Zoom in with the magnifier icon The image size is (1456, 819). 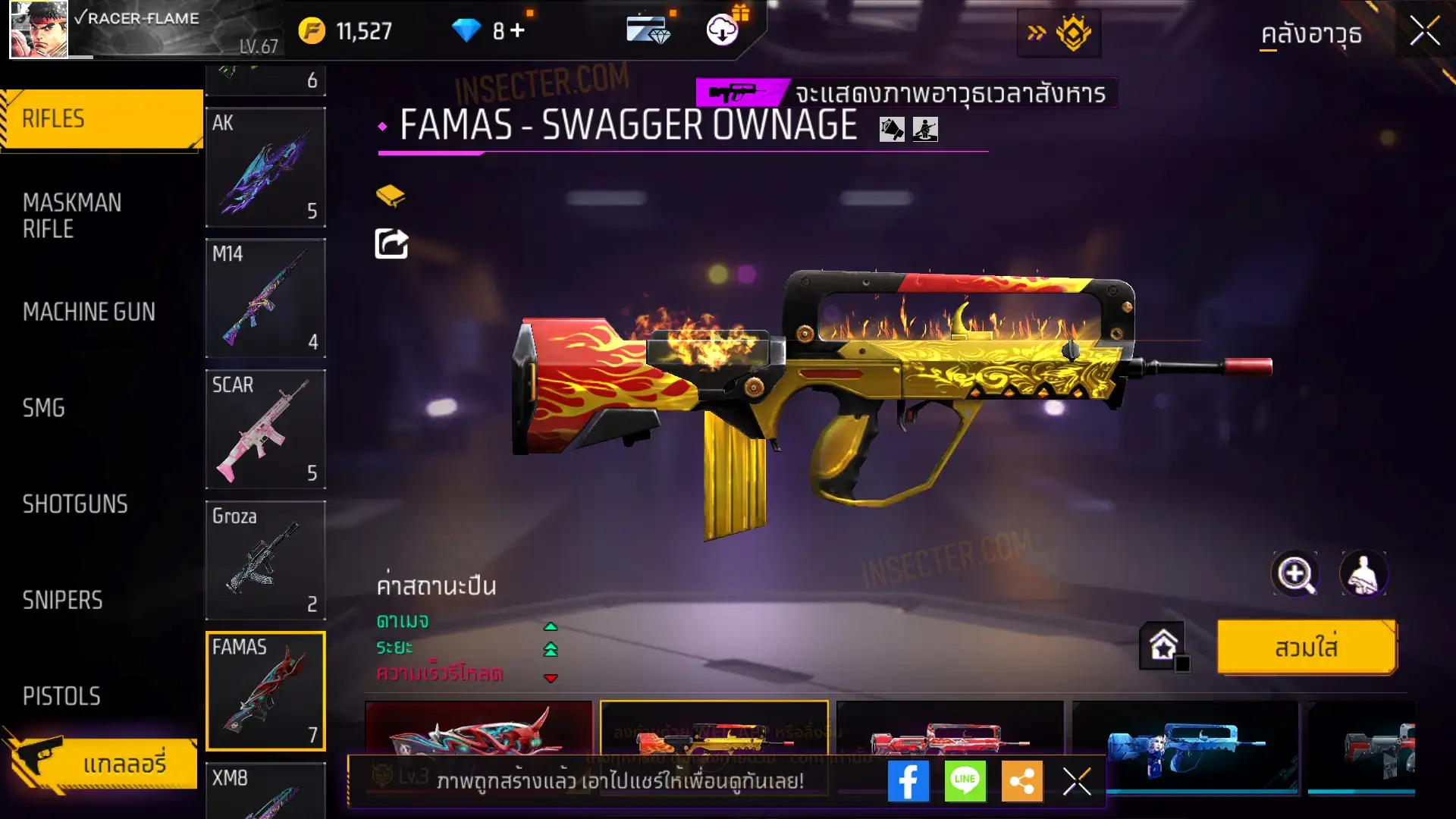pyautogui.click(x=1294, y=574)
